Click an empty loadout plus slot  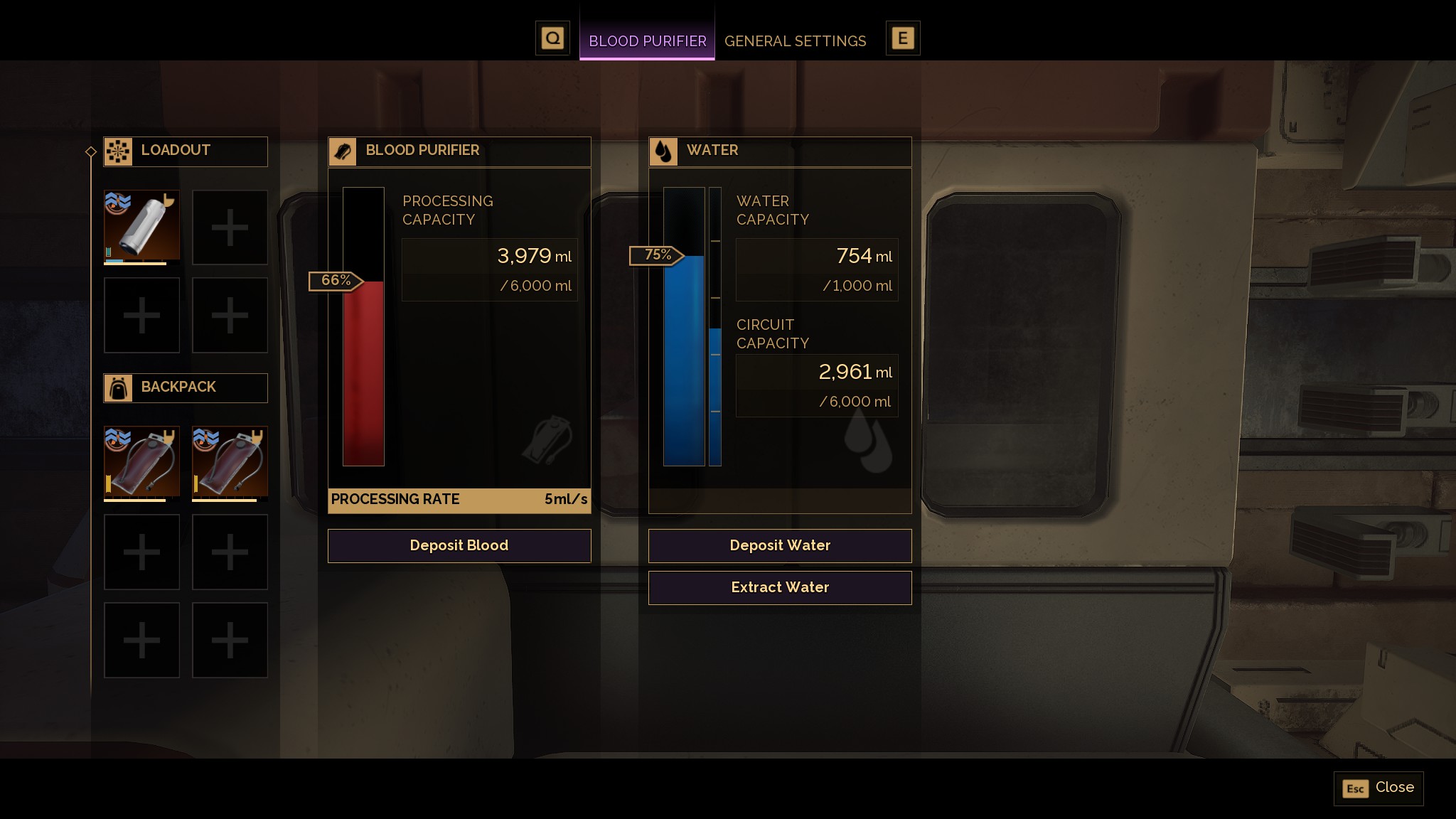[x=229, y=227]
